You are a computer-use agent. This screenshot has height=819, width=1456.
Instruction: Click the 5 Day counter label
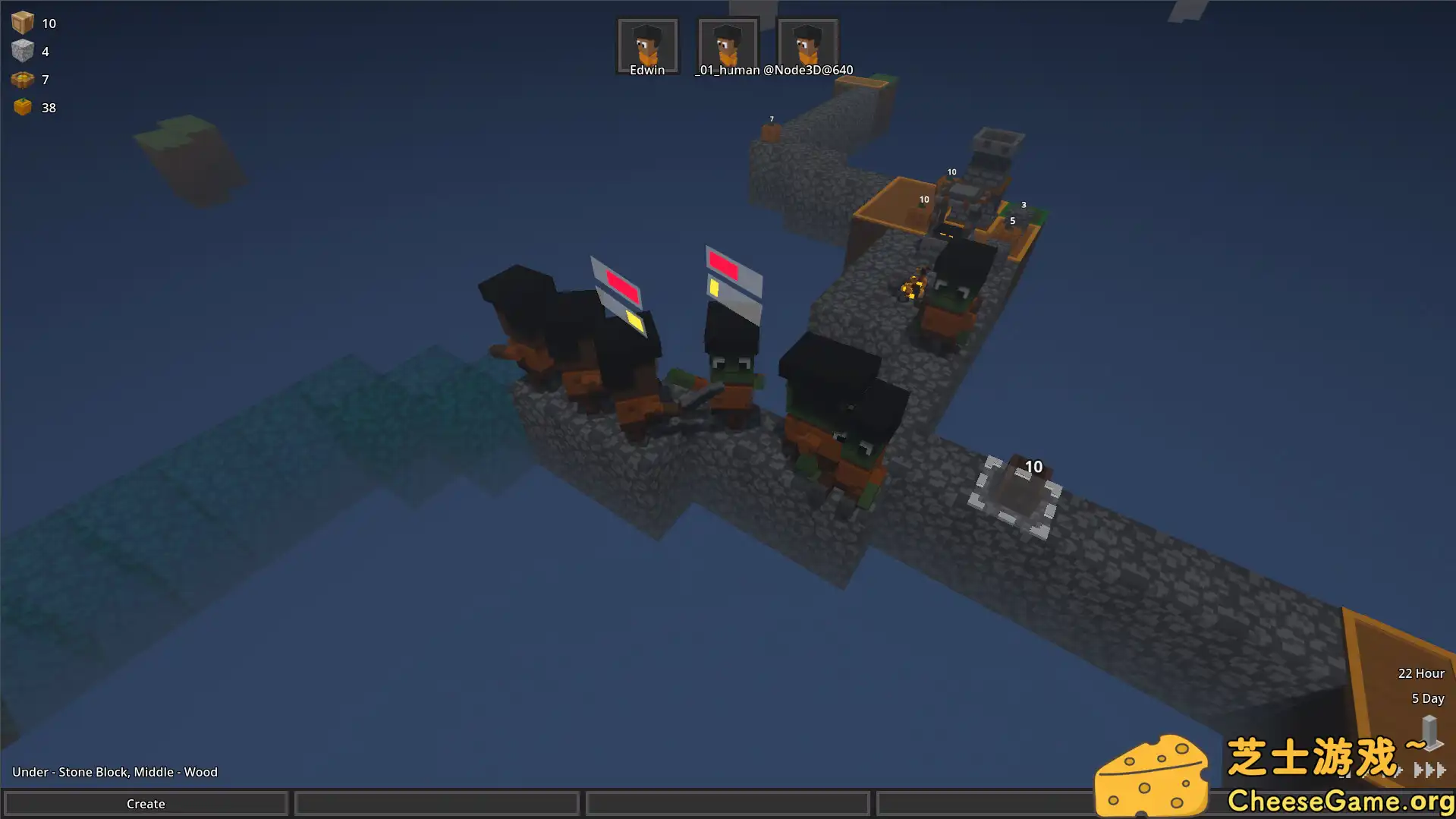click(x=1427, y=698)
